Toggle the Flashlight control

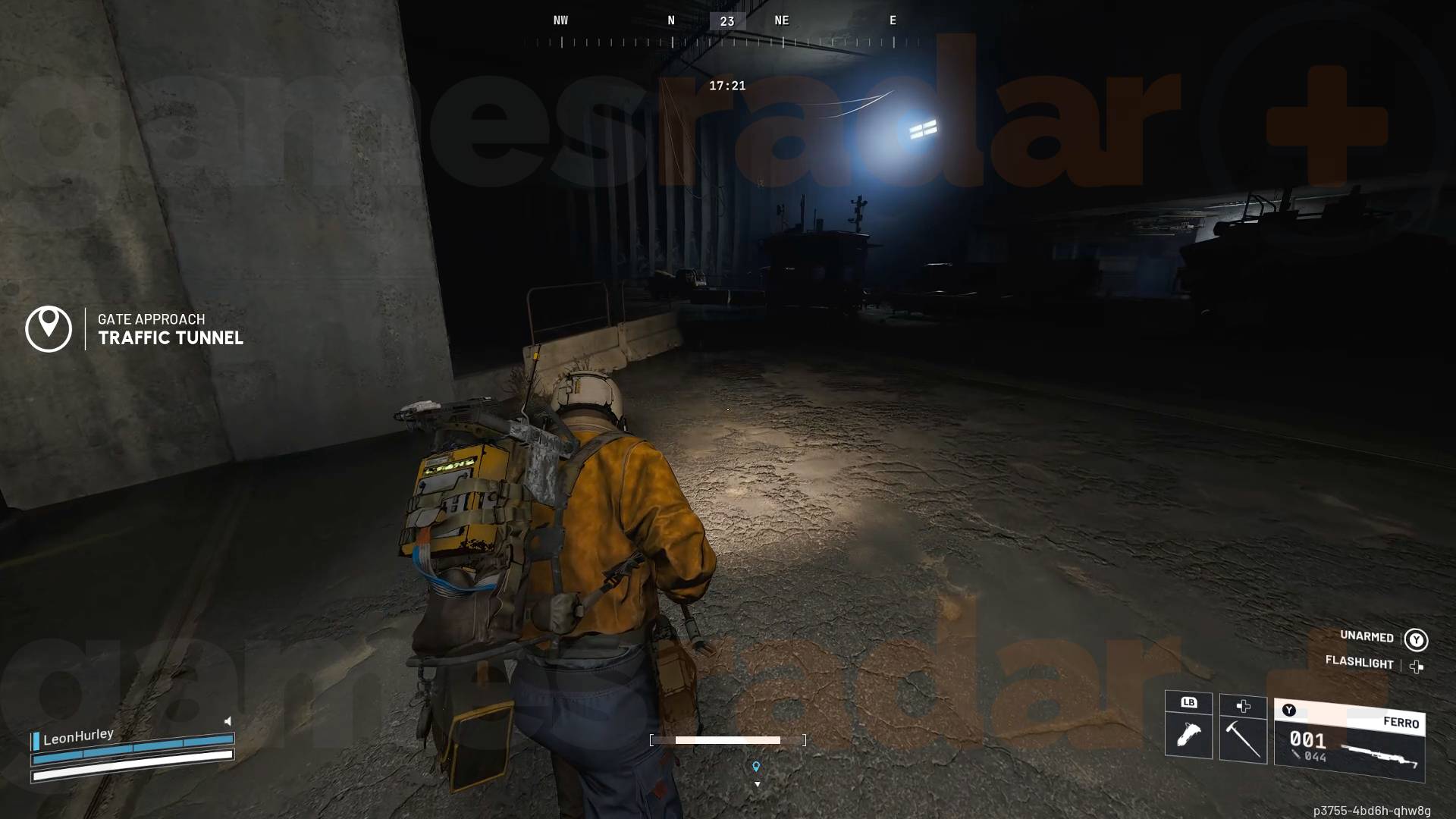[x=1360, y=664]
